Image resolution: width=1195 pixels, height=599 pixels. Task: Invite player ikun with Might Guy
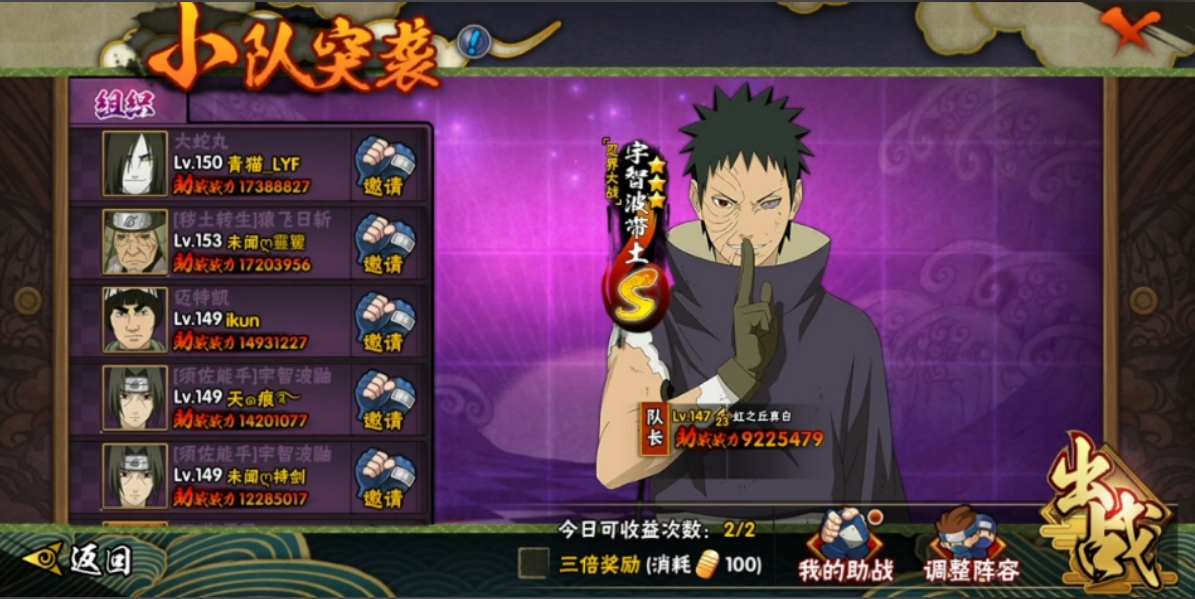pos(385,322)
